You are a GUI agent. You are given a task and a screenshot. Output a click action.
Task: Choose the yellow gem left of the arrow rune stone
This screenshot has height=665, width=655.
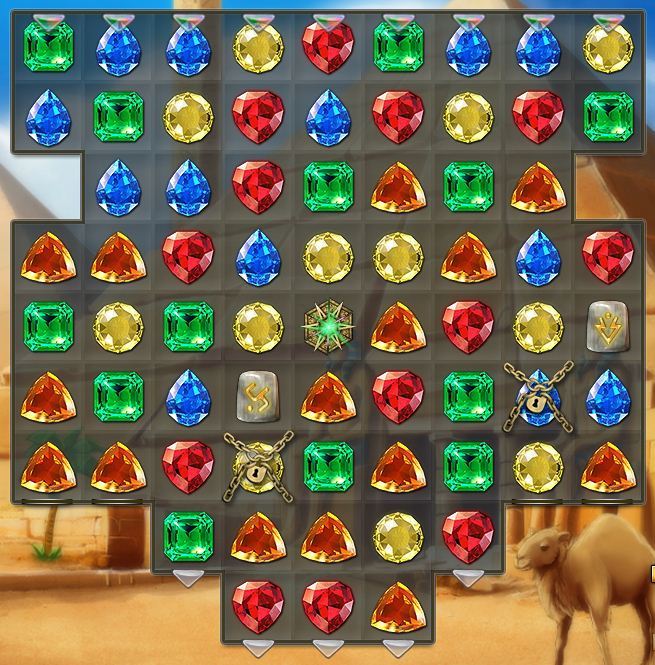[x=538, y=326]
